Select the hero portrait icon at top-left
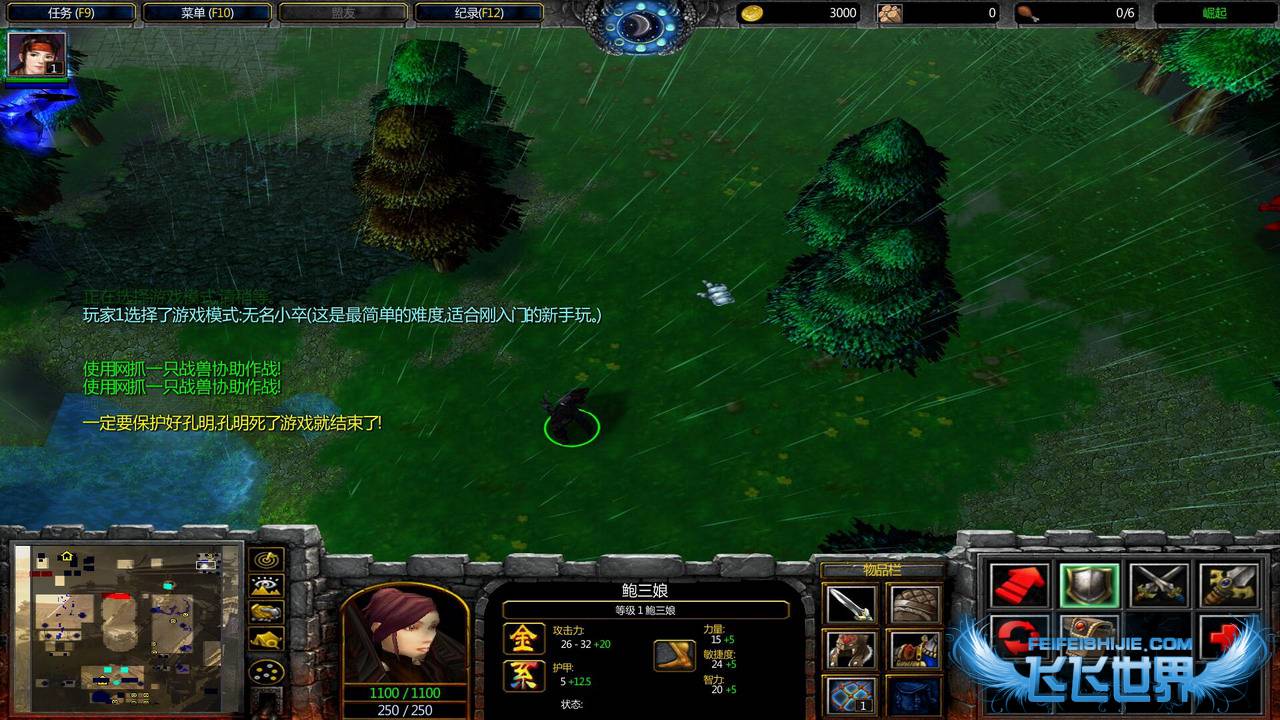The width and height of the screenshot is (1280, 720). [x=37, y=54]
